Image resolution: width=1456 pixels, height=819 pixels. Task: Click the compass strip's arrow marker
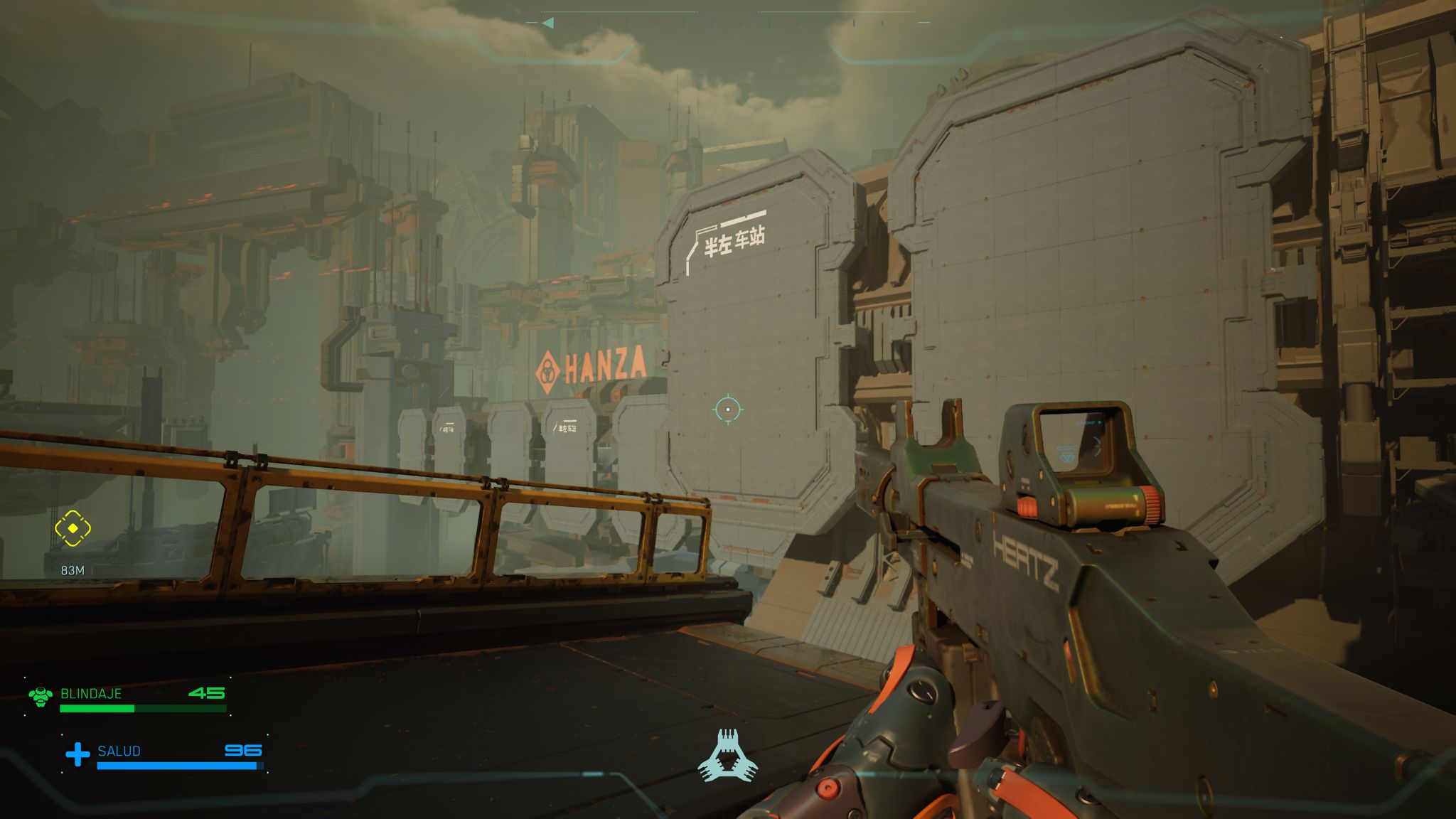point(547,23)
